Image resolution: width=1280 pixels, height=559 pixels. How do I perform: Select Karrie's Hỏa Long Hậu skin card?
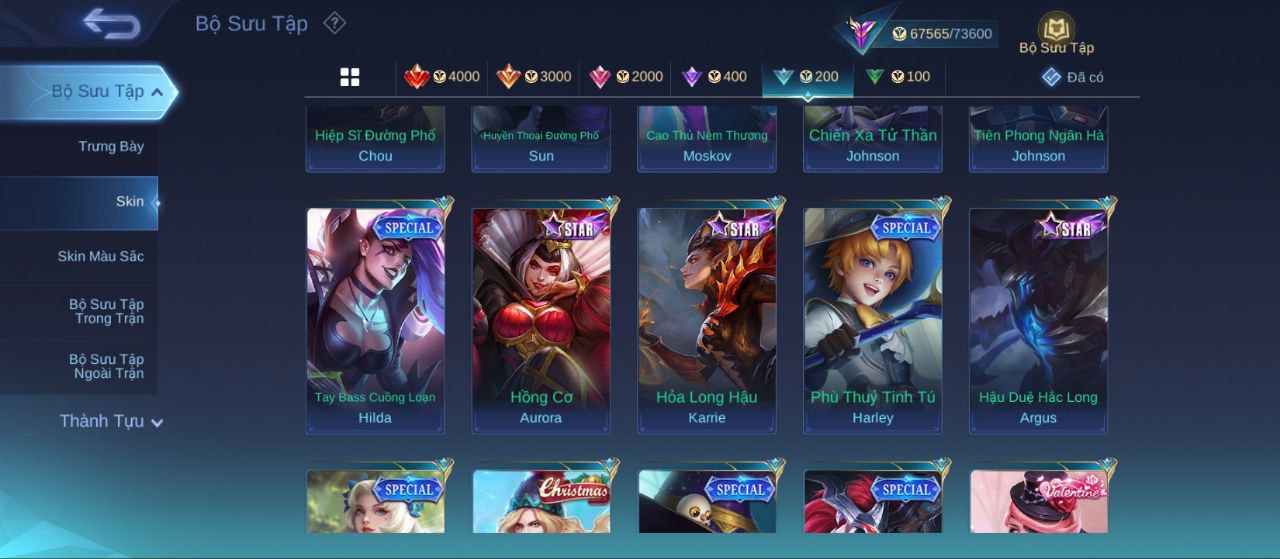pos(707,320)
